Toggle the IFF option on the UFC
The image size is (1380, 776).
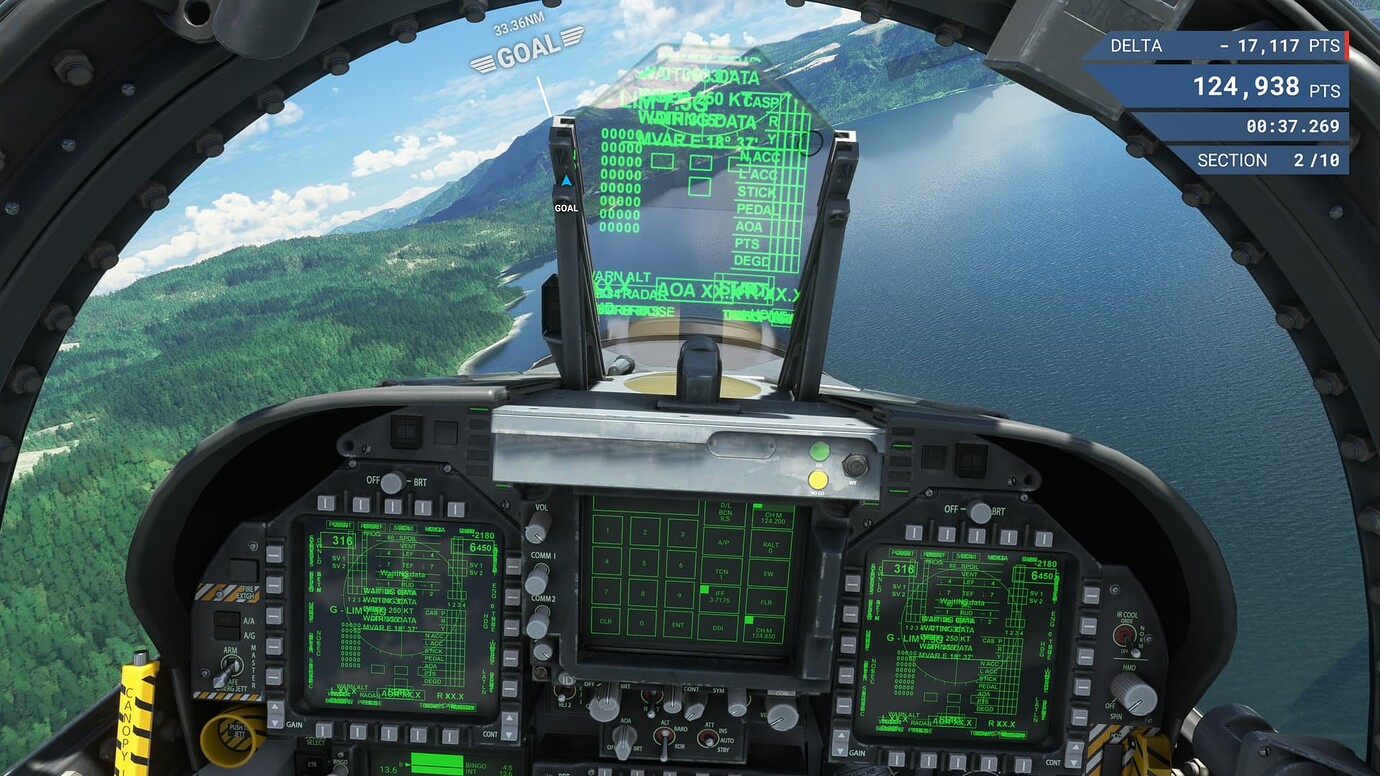pos(720,596)
